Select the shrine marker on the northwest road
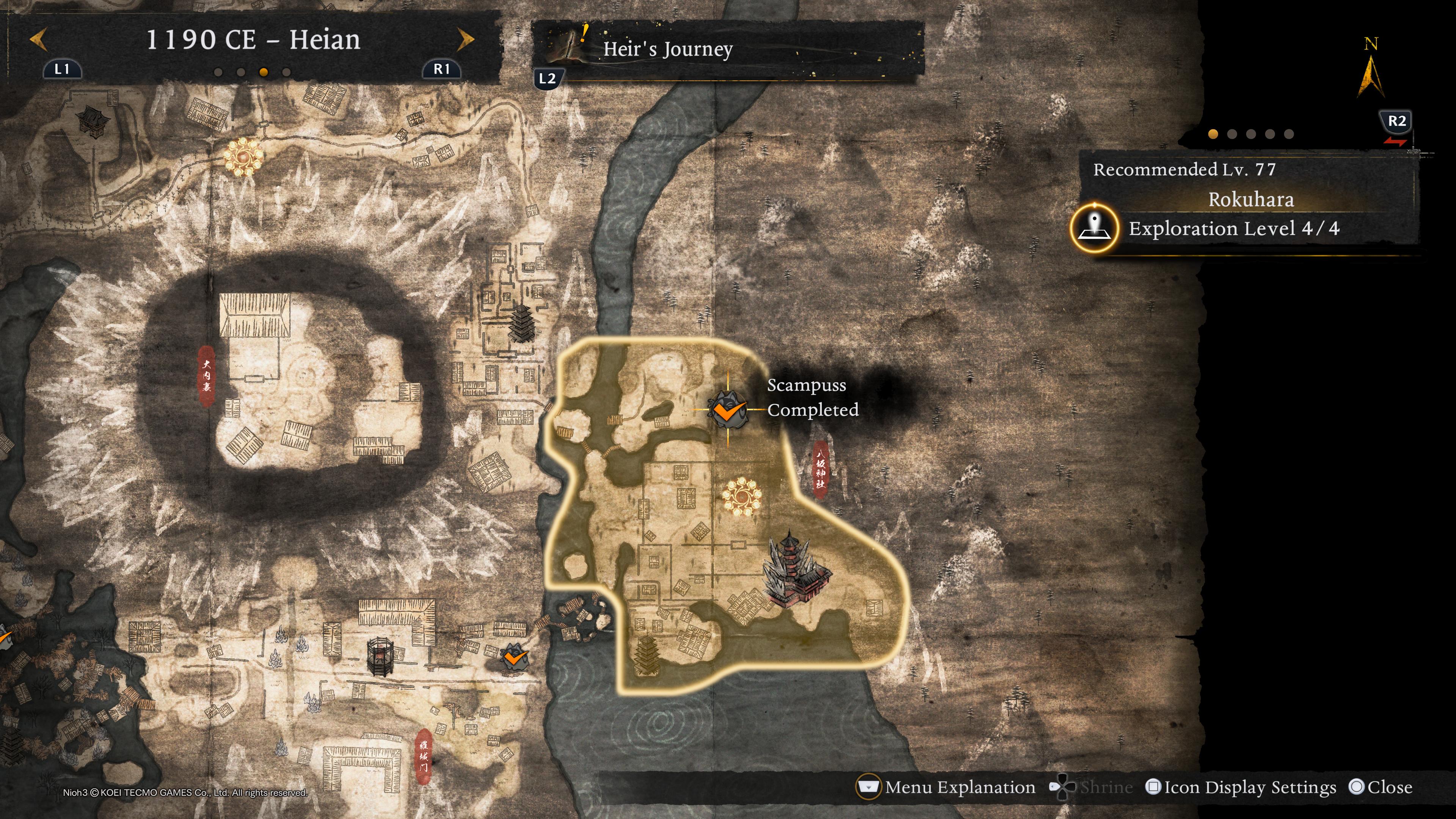The width and height of the screenshot is (1456, 819). (243, 155)
